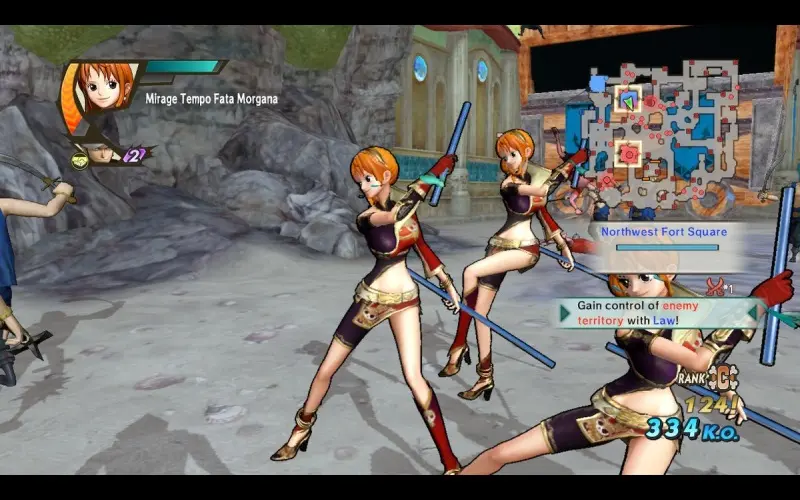Click the Northwest Fort Square territory label

665,232
